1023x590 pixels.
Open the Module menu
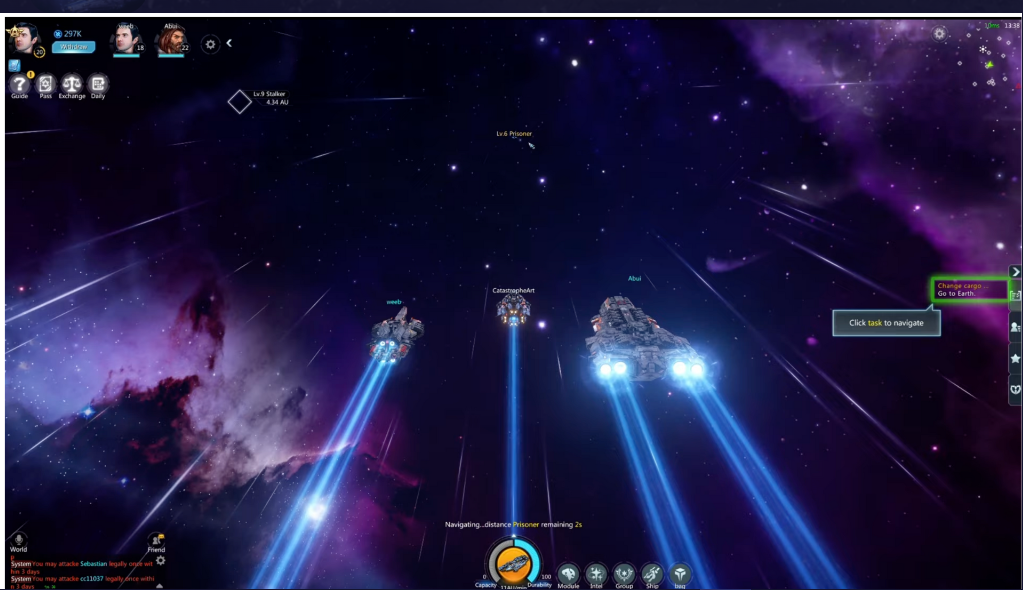coord(568,574)
